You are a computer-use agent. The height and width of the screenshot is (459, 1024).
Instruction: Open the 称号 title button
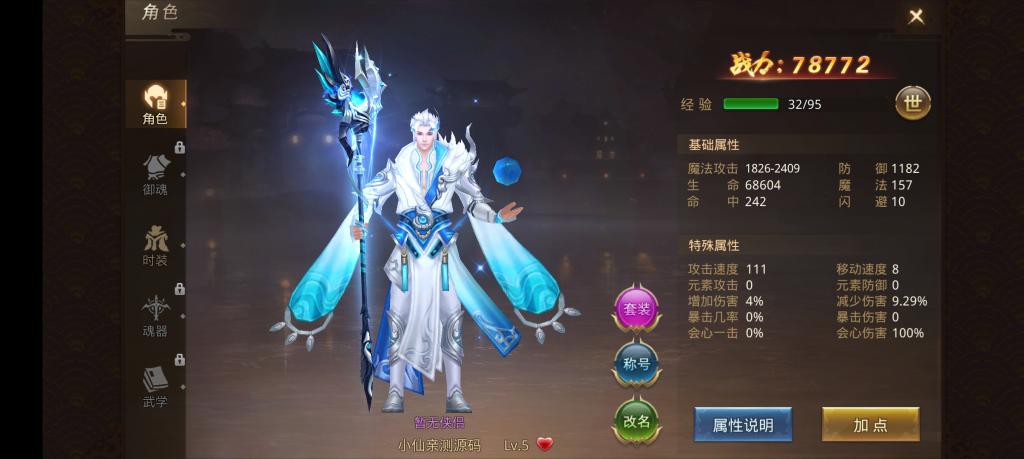pos(636,364)
